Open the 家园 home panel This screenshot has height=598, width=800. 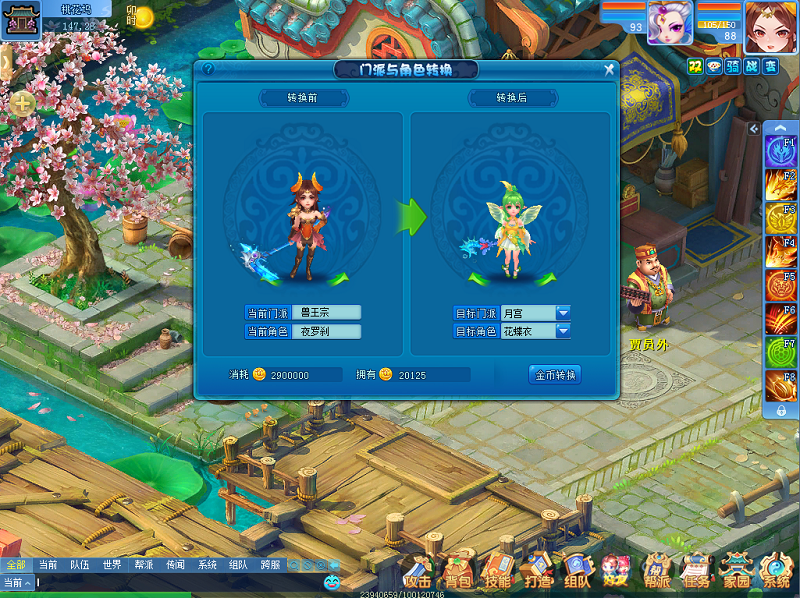pos(736,571)
